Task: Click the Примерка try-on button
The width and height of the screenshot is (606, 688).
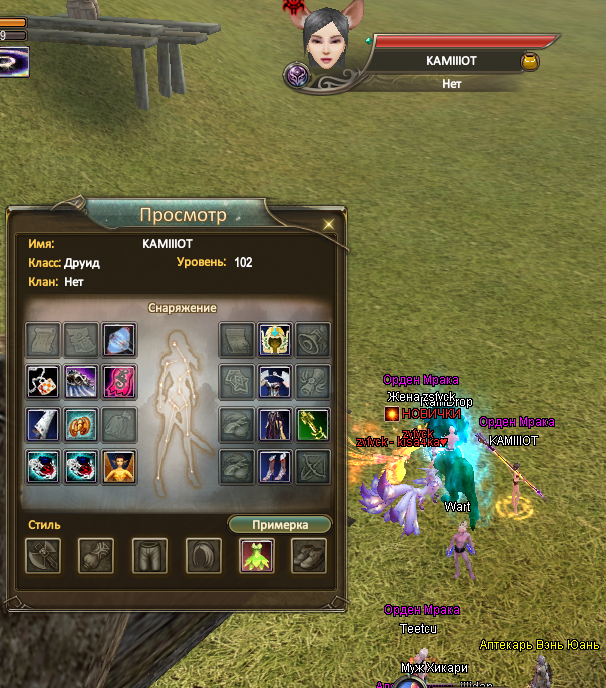Action: (279, 524)
